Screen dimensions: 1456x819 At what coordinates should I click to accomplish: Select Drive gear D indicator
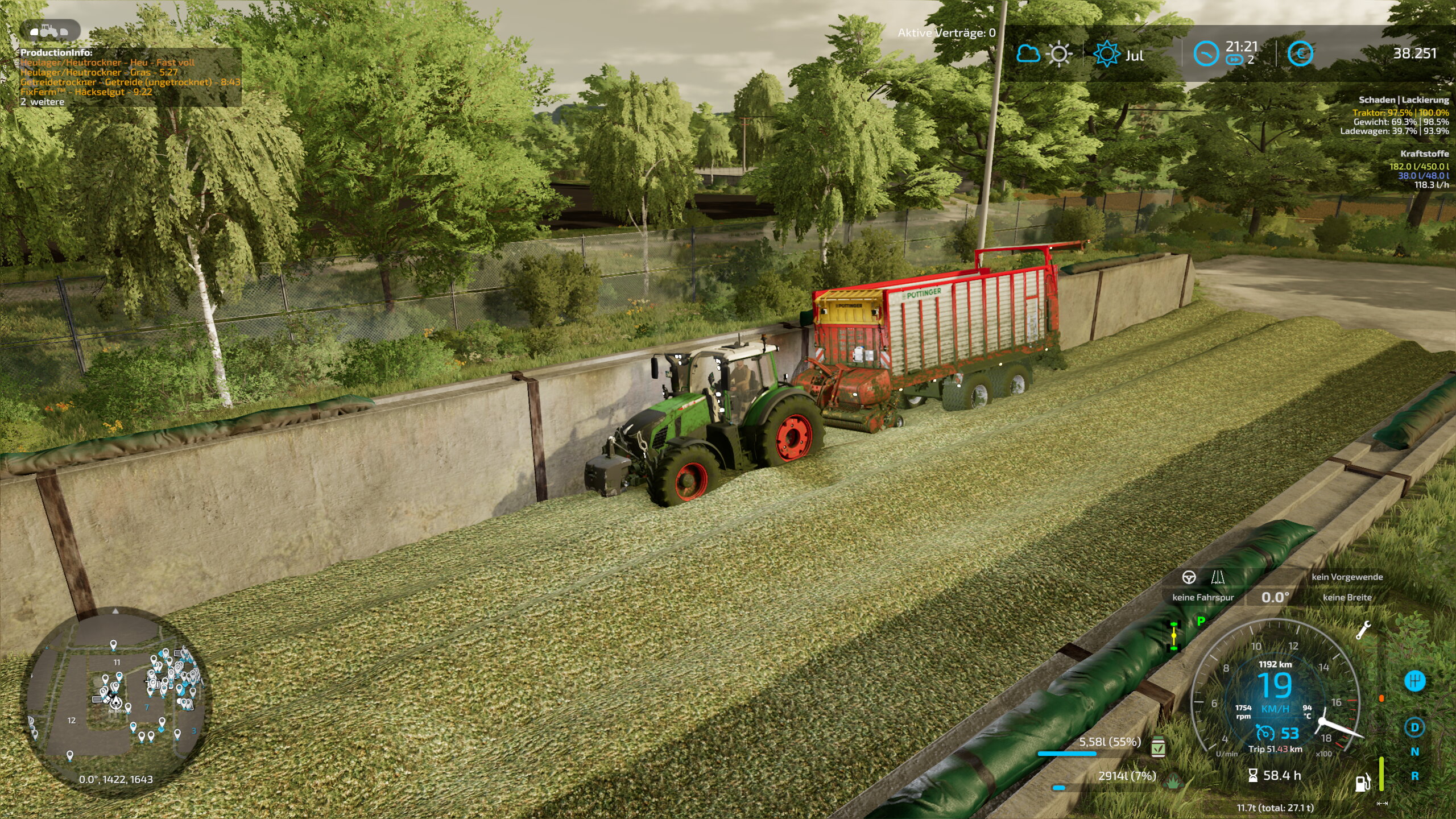[x=1414, y=727]
